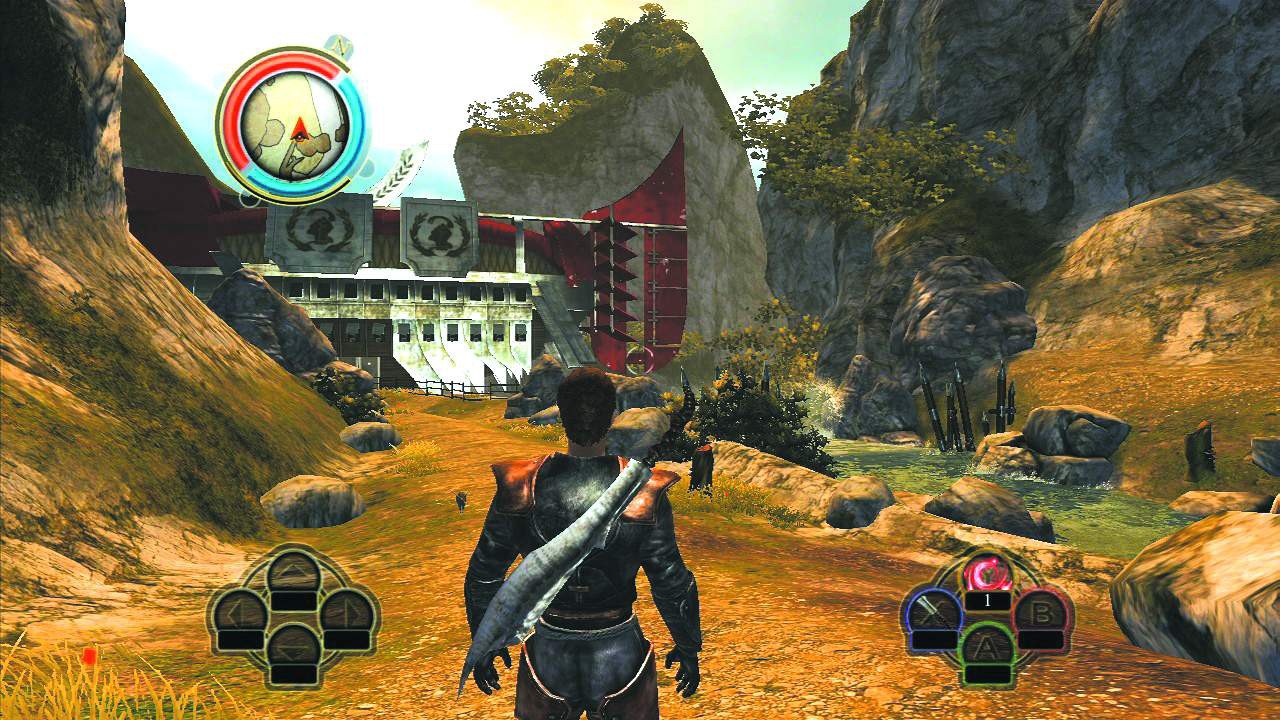Click the label slot below the down arrow

coord(294,672)
